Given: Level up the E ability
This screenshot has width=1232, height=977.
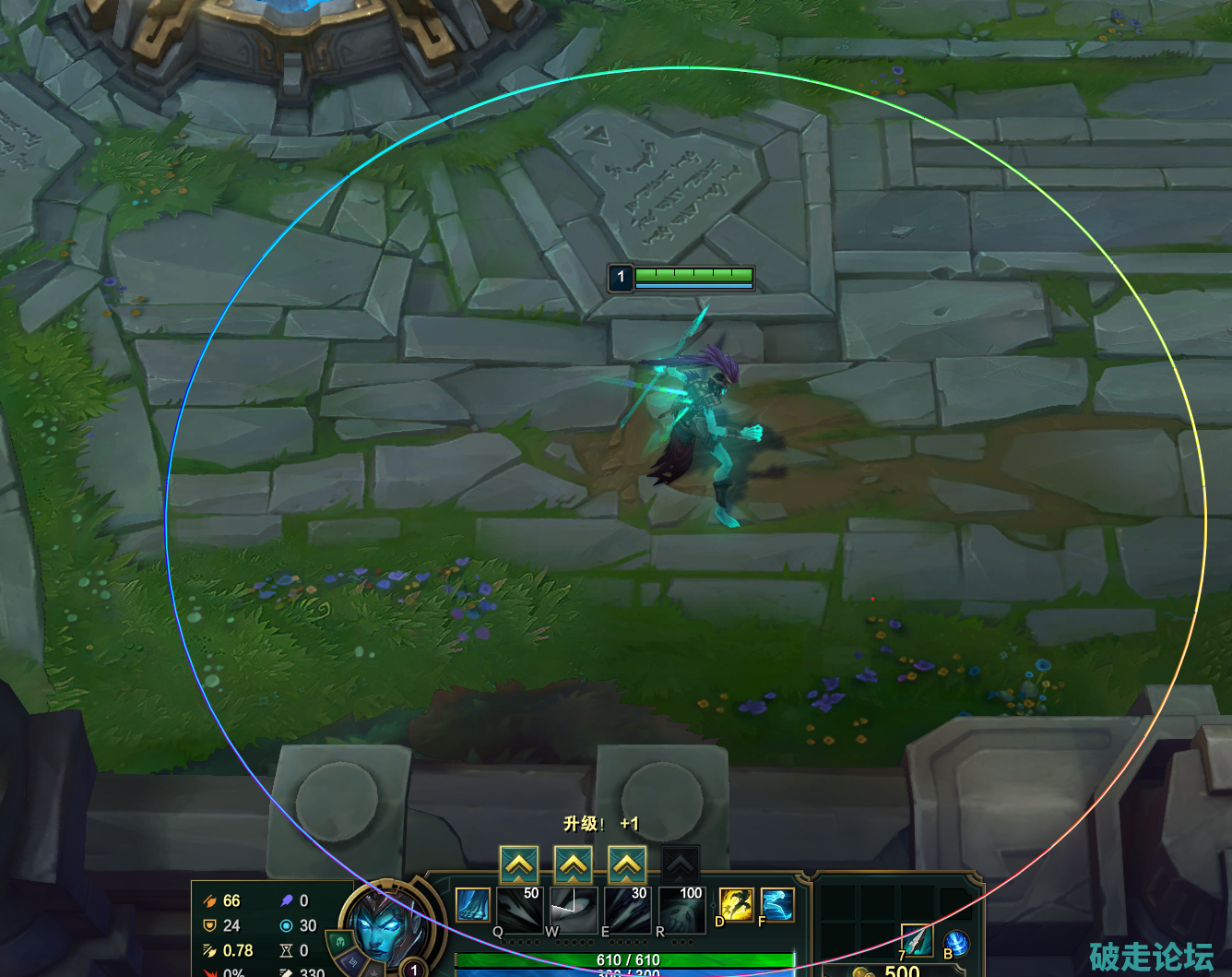Looking at the screenshot, I should [x=627, y=864].
